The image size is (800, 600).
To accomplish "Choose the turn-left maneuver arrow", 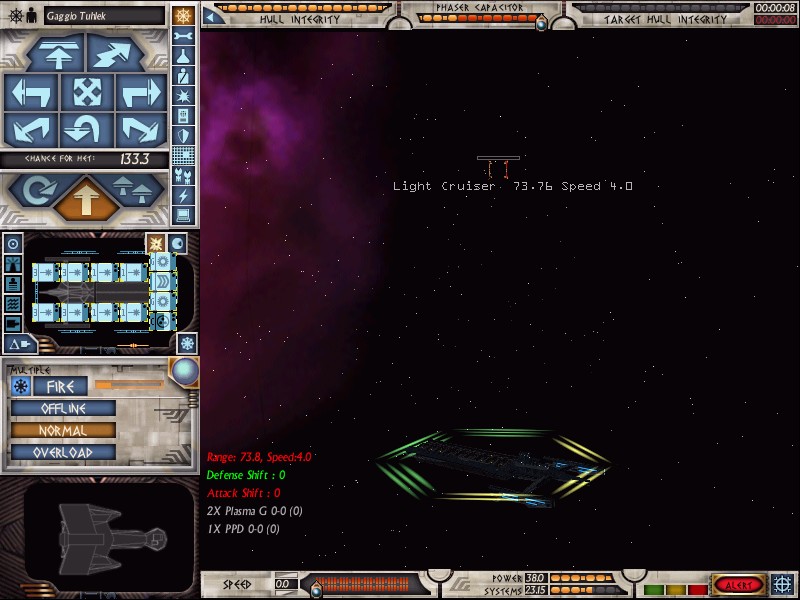I will click(x=30, y=93).
